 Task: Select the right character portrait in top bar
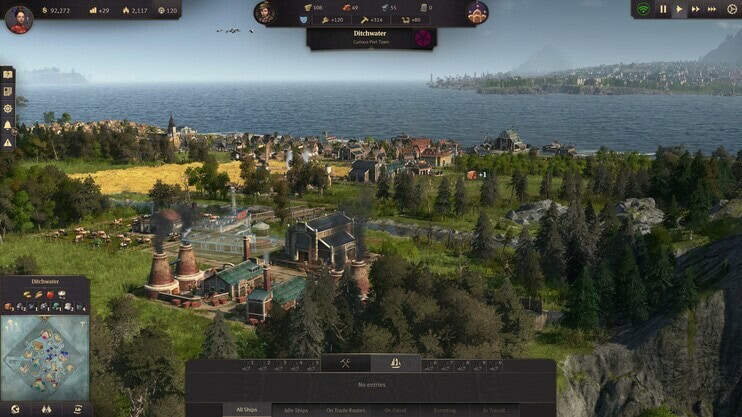477,12
